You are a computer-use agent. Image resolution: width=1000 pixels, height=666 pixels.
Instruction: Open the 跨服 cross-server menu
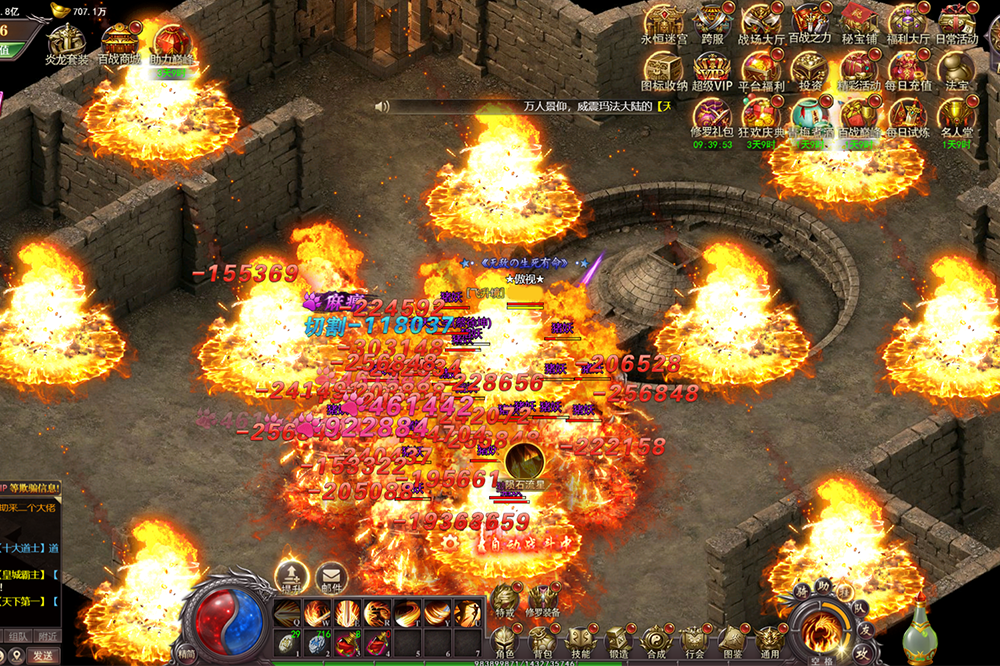point(712,22)
